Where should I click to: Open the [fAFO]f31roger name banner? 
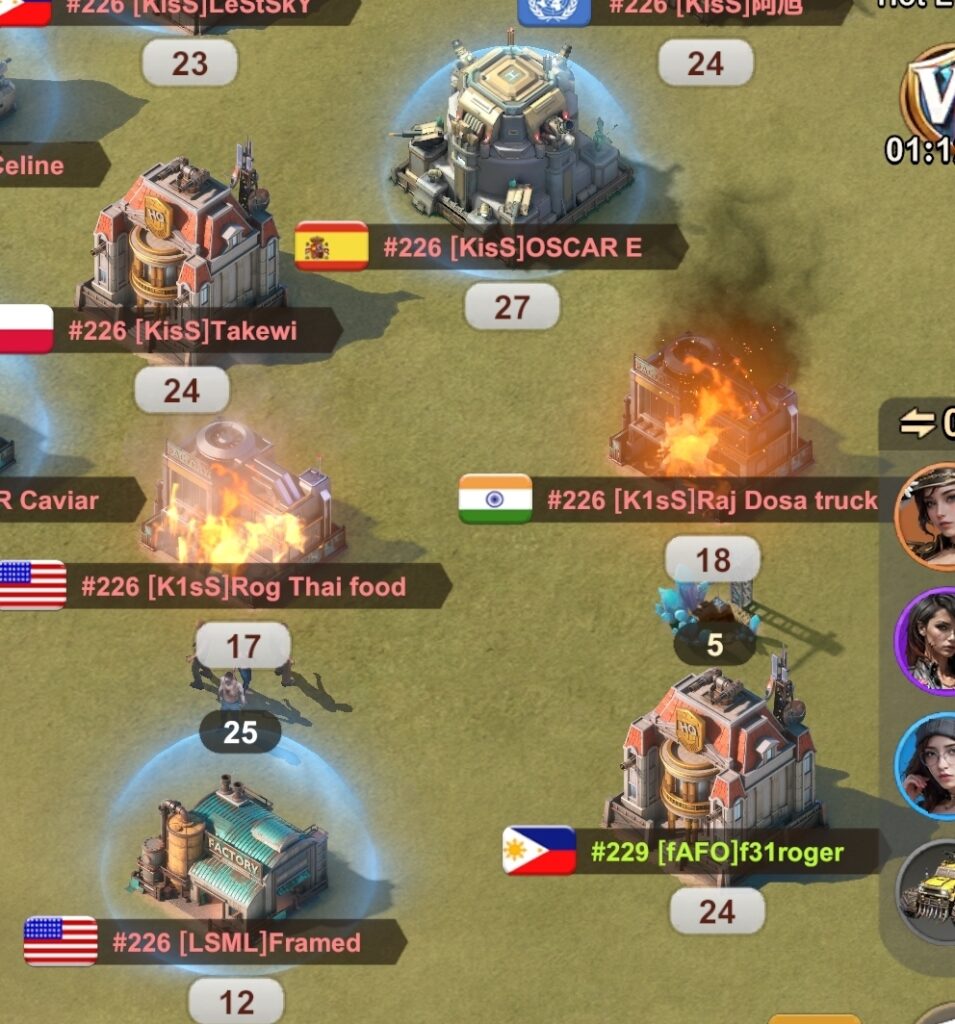716,853
